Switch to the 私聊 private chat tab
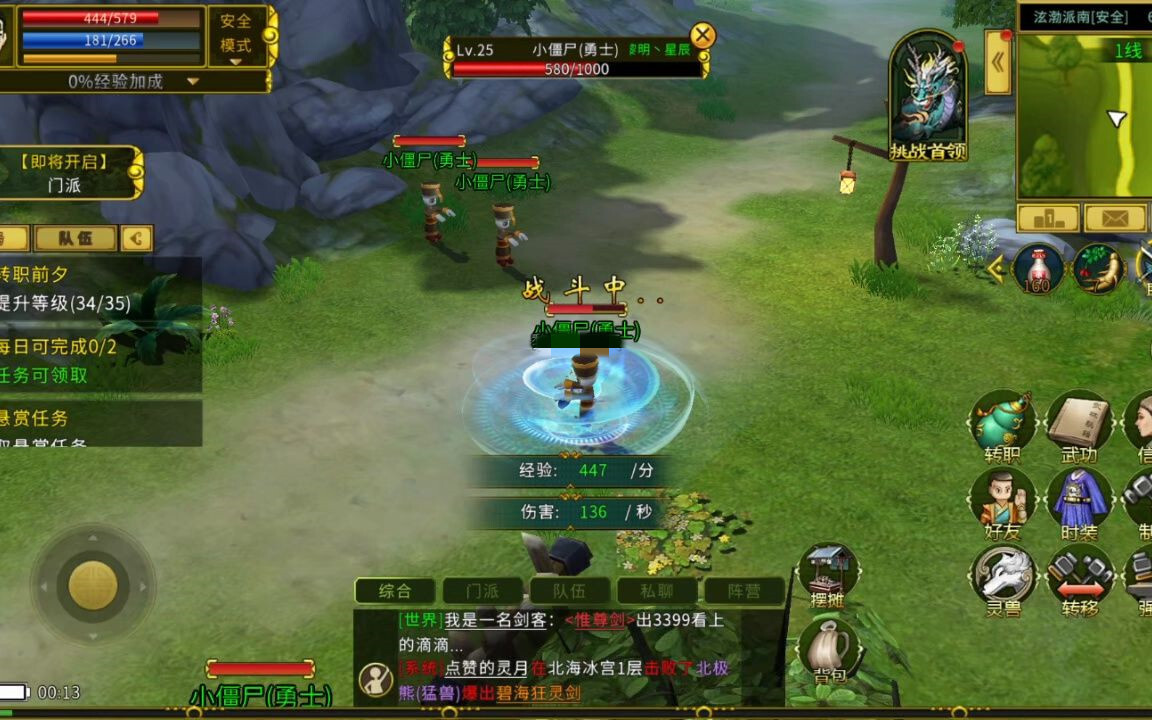Viewport: 1152px width, 720px height. coord(657,591)
